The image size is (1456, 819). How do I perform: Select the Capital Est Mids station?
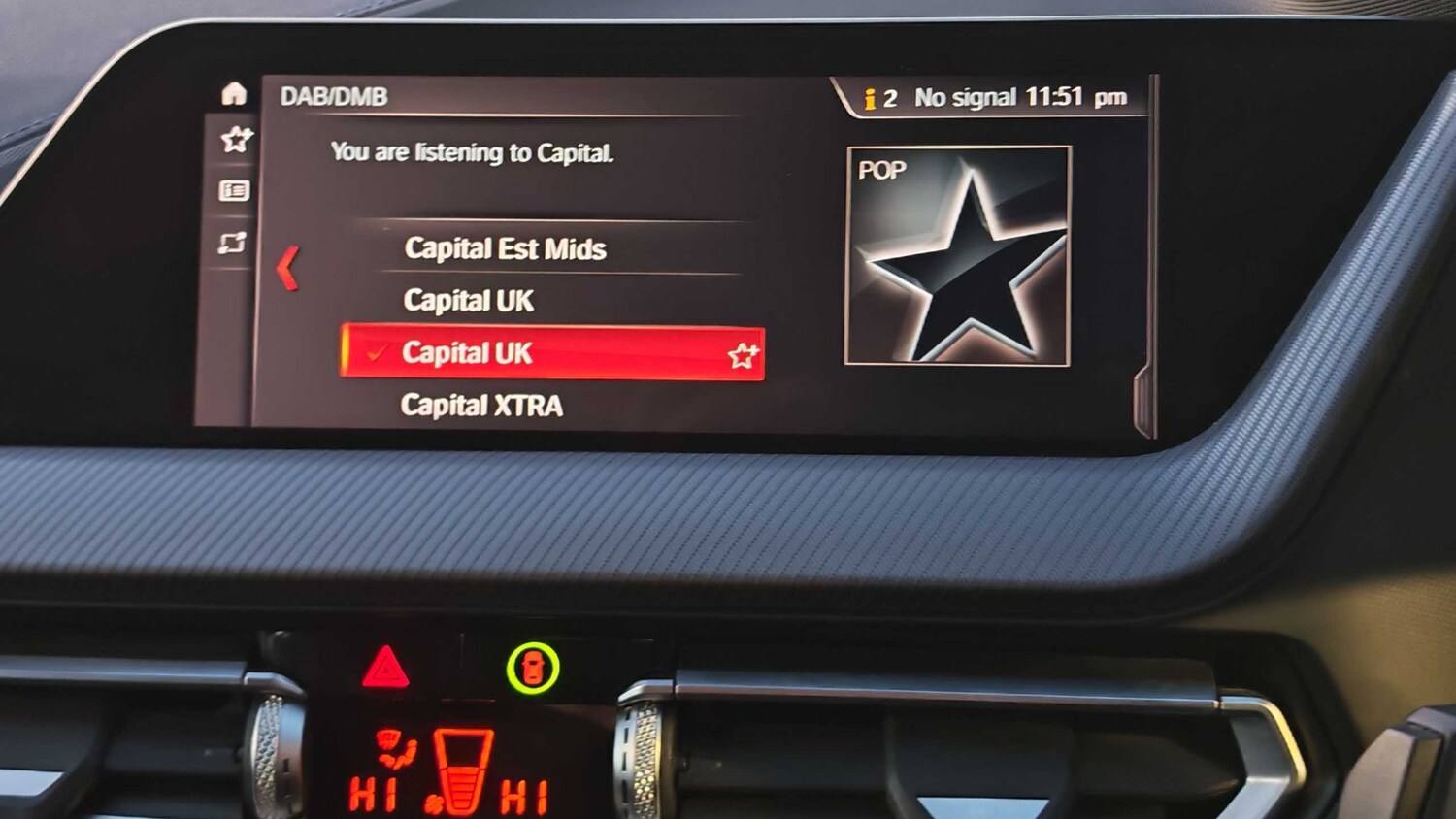[505, 249]
